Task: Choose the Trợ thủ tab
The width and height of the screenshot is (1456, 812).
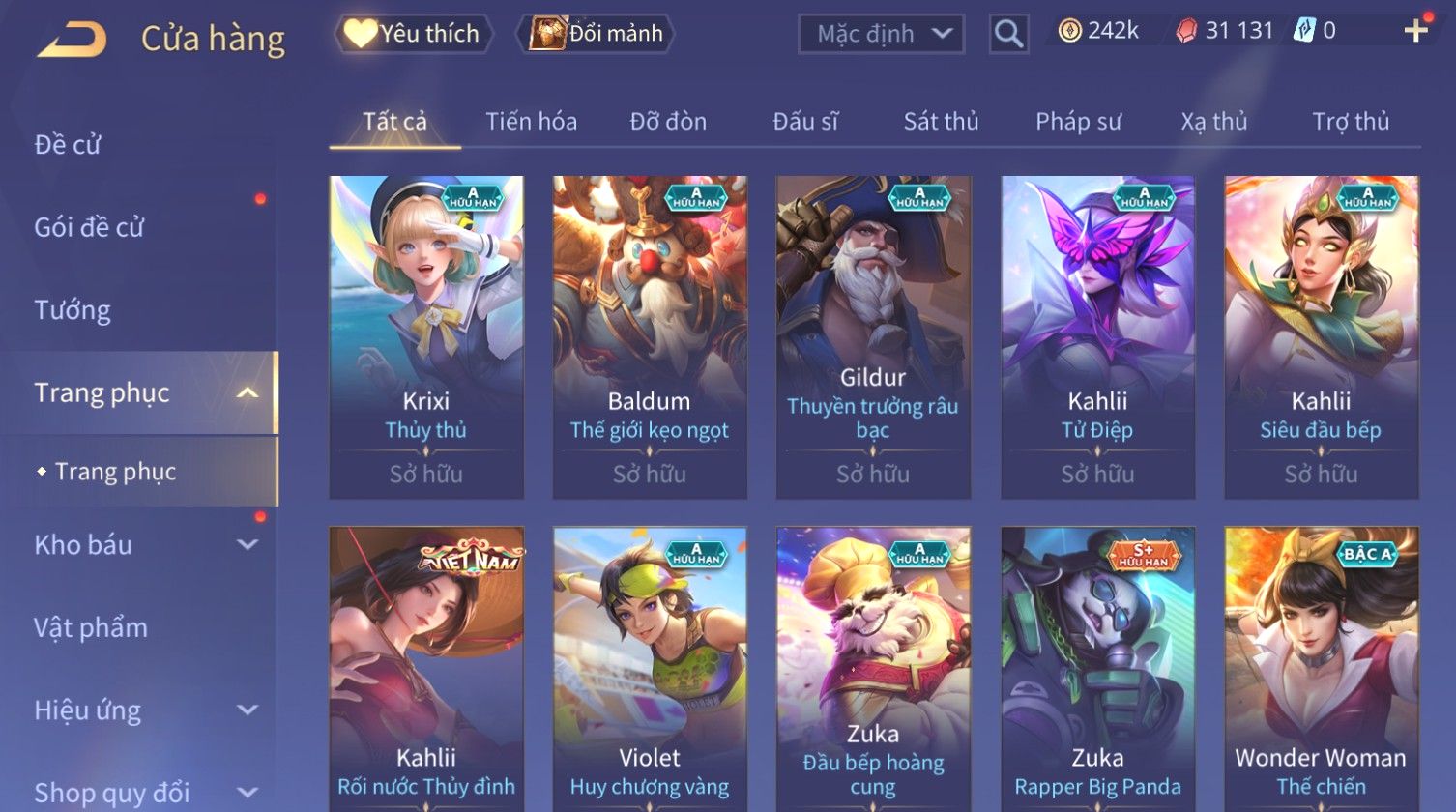Action: point(1350,122)
